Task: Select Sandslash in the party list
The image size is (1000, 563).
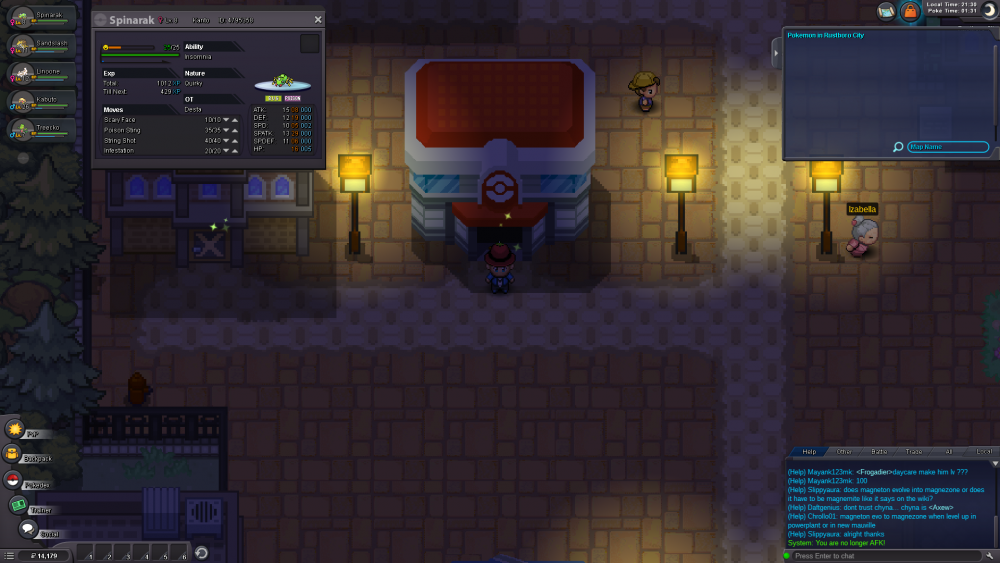Action: pyautogui.click(x=40, y=46)
